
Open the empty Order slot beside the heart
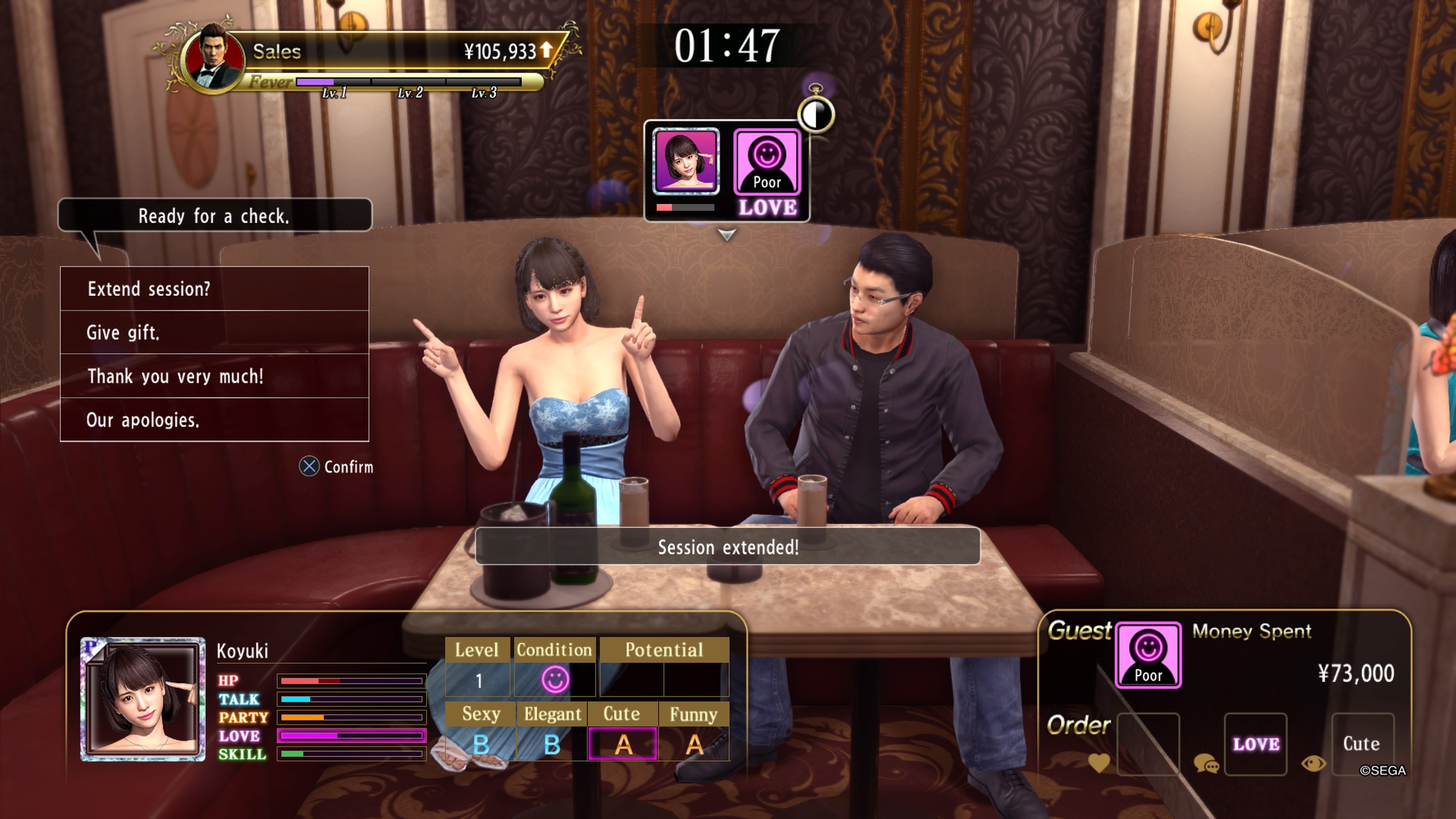click(1148, 745)
